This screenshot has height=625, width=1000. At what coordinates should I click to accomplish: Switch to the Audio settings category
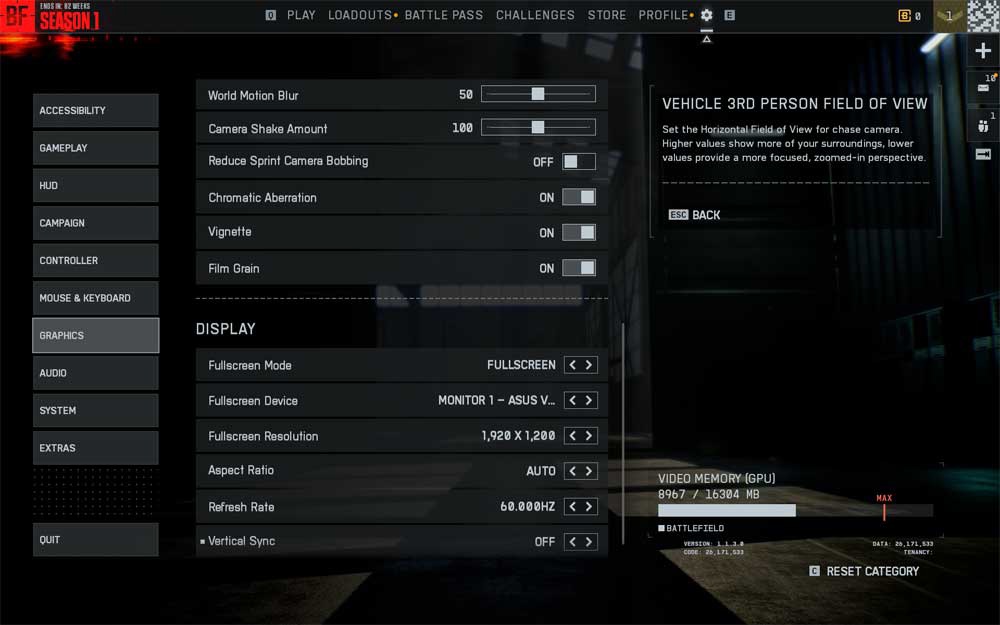[95, 373]
